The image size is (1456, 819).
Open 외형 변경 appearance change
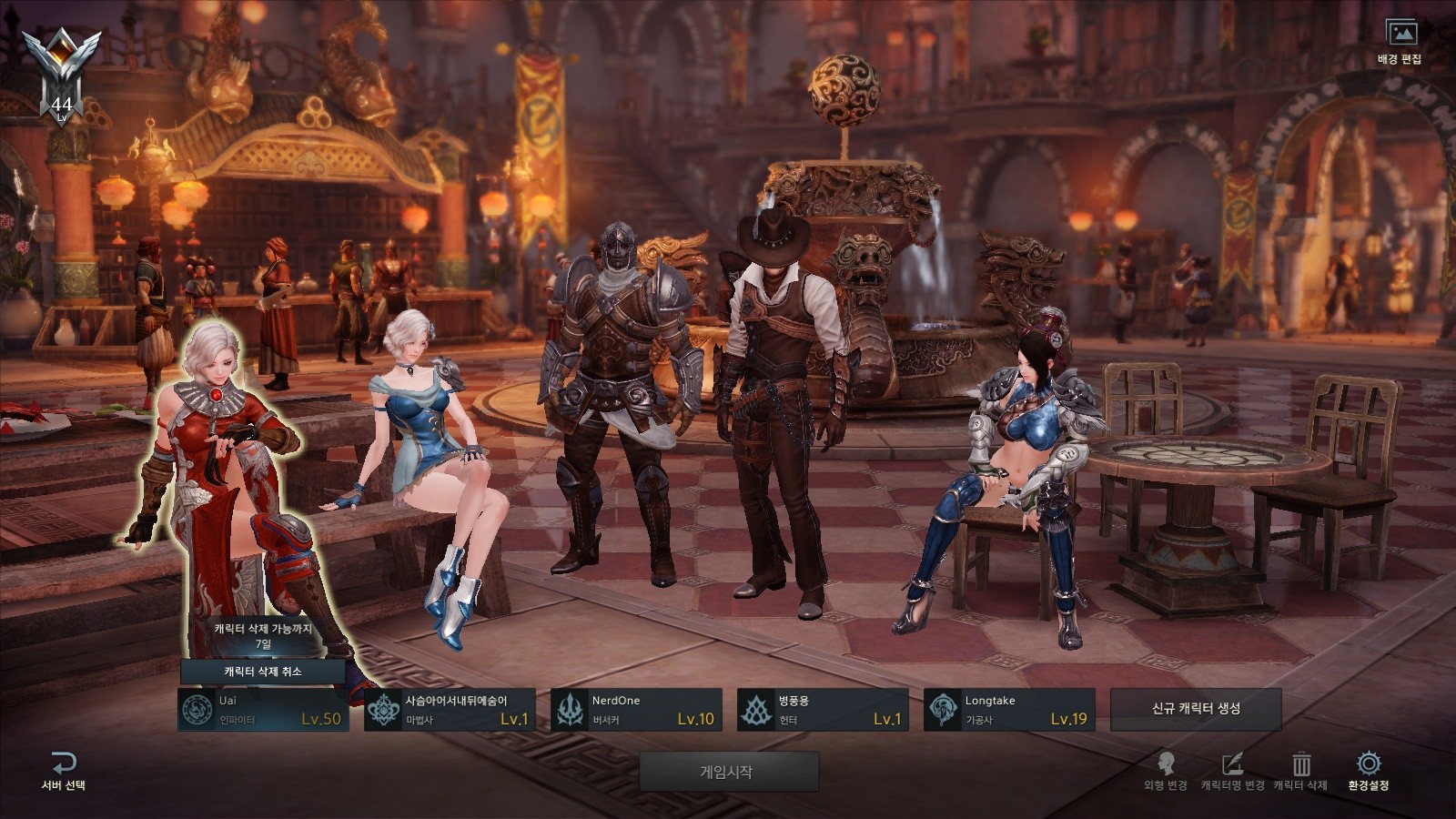[x=1166, y=770]
